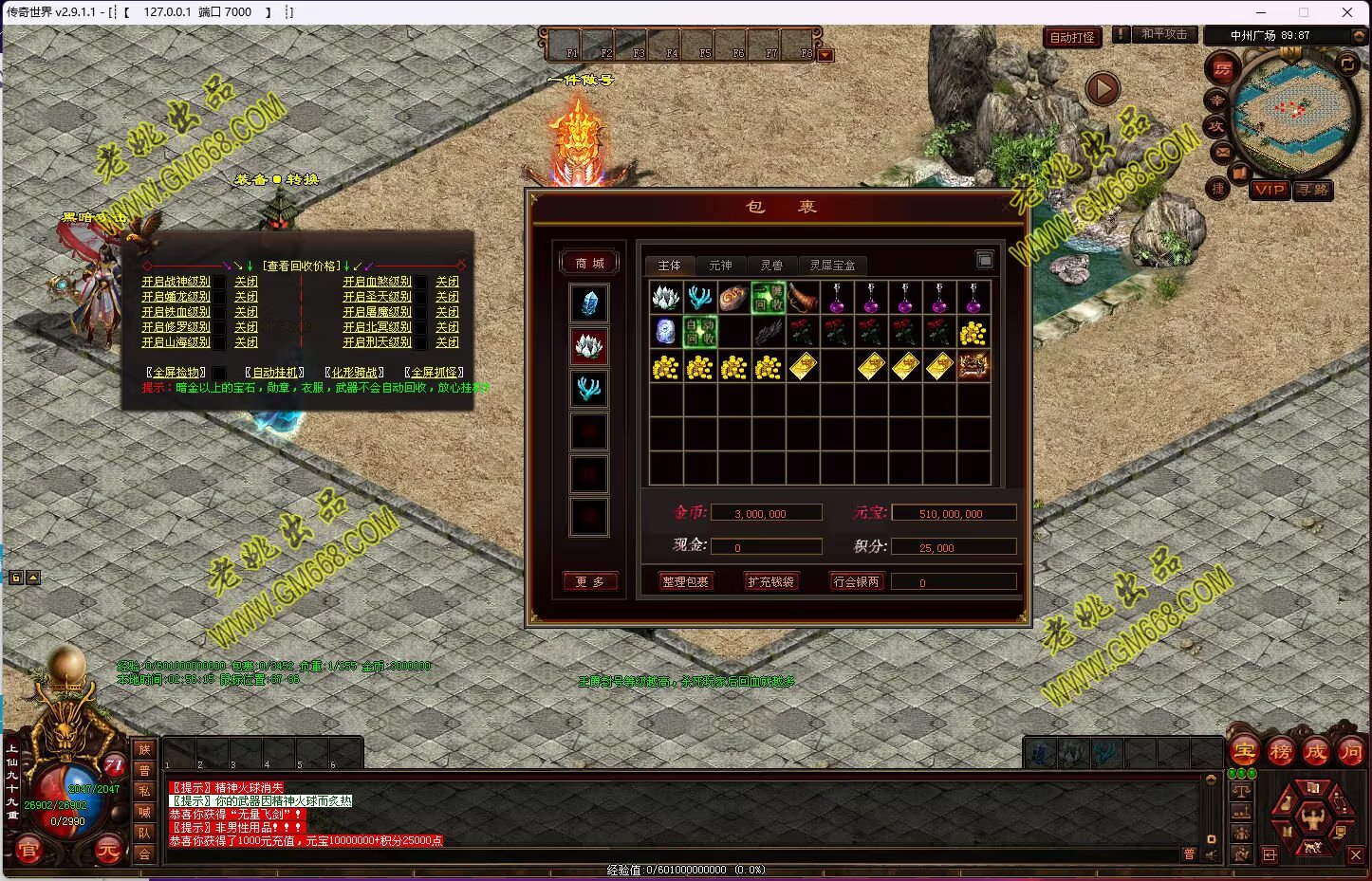1372x881 pixels.
Task: Enable 开启战神级别 recycling
Action: (176, 282)
